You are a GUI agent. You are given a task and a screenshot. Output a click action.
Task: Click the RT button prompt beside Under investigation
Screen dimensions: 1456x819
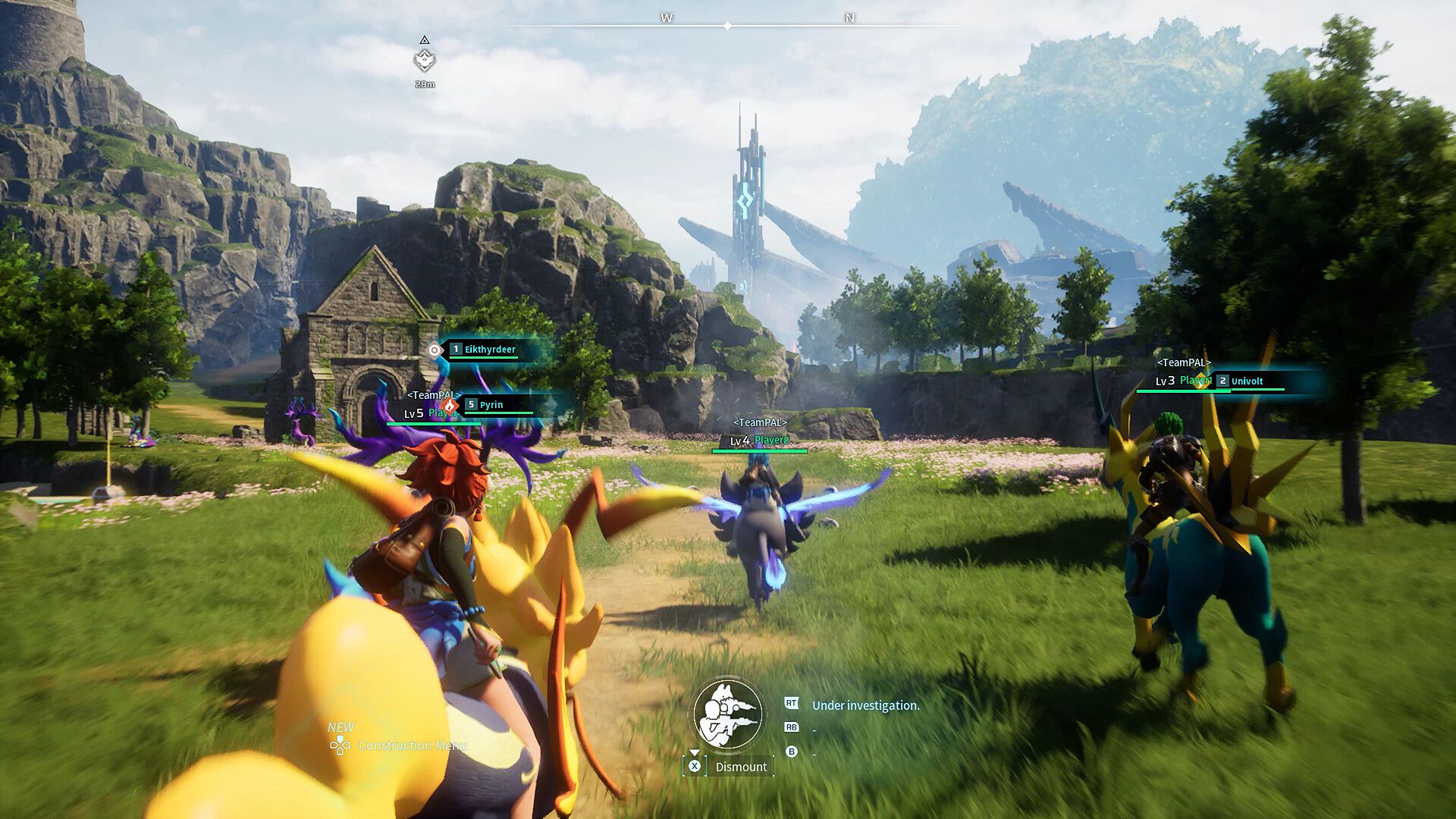point(792,703)
